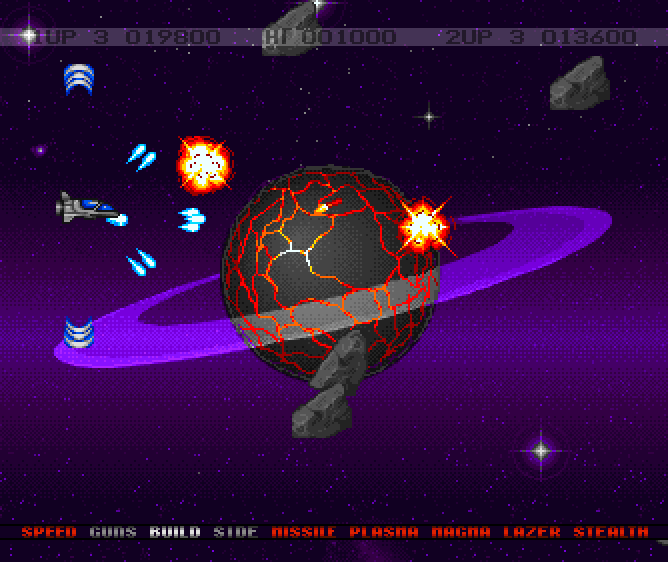Select the MISSILE power-up
Viewport: 668px width, 562px height.
point(304,532)
